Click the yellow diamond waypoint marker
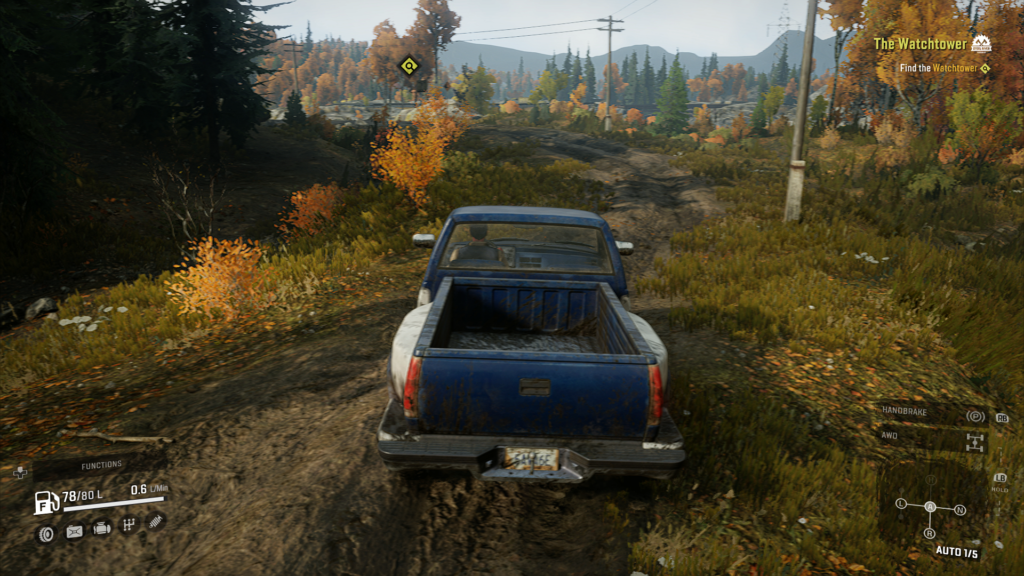Viewport: 1024px width, 576px height. [408, 66]
